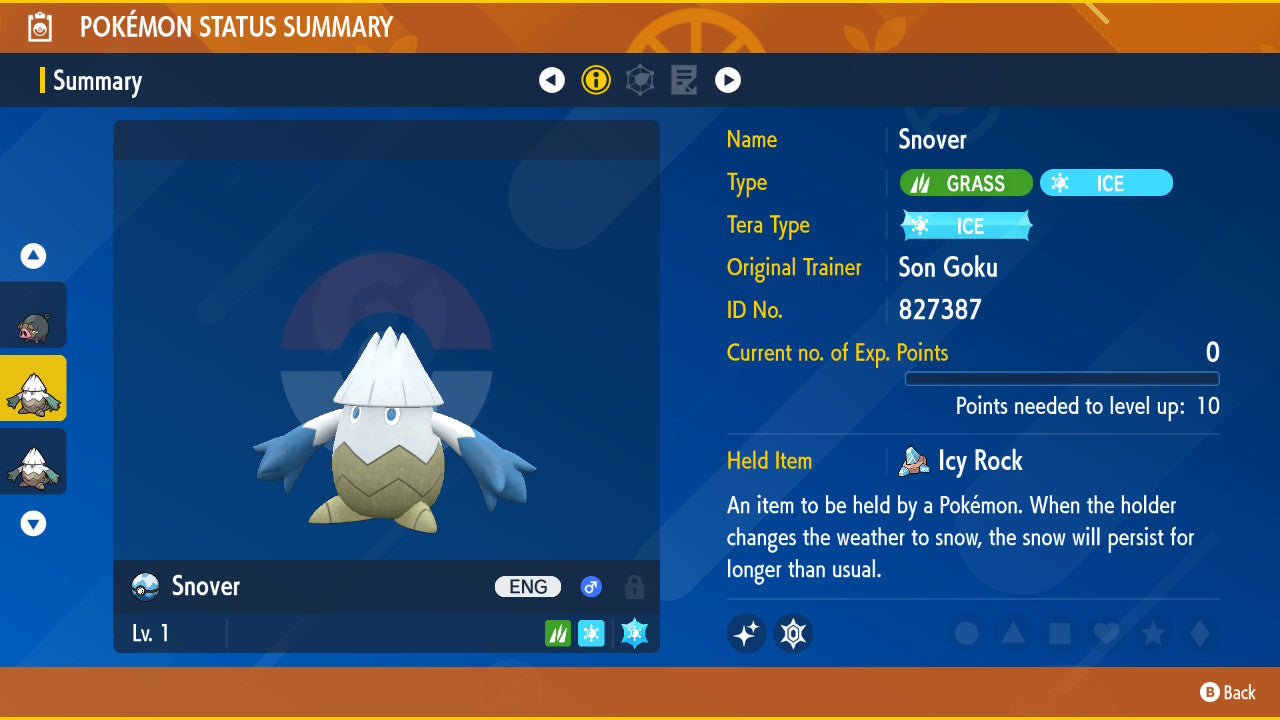The image size is (1280, 720).
Task: Select the shiny sparkle icon
Action: 746,633
